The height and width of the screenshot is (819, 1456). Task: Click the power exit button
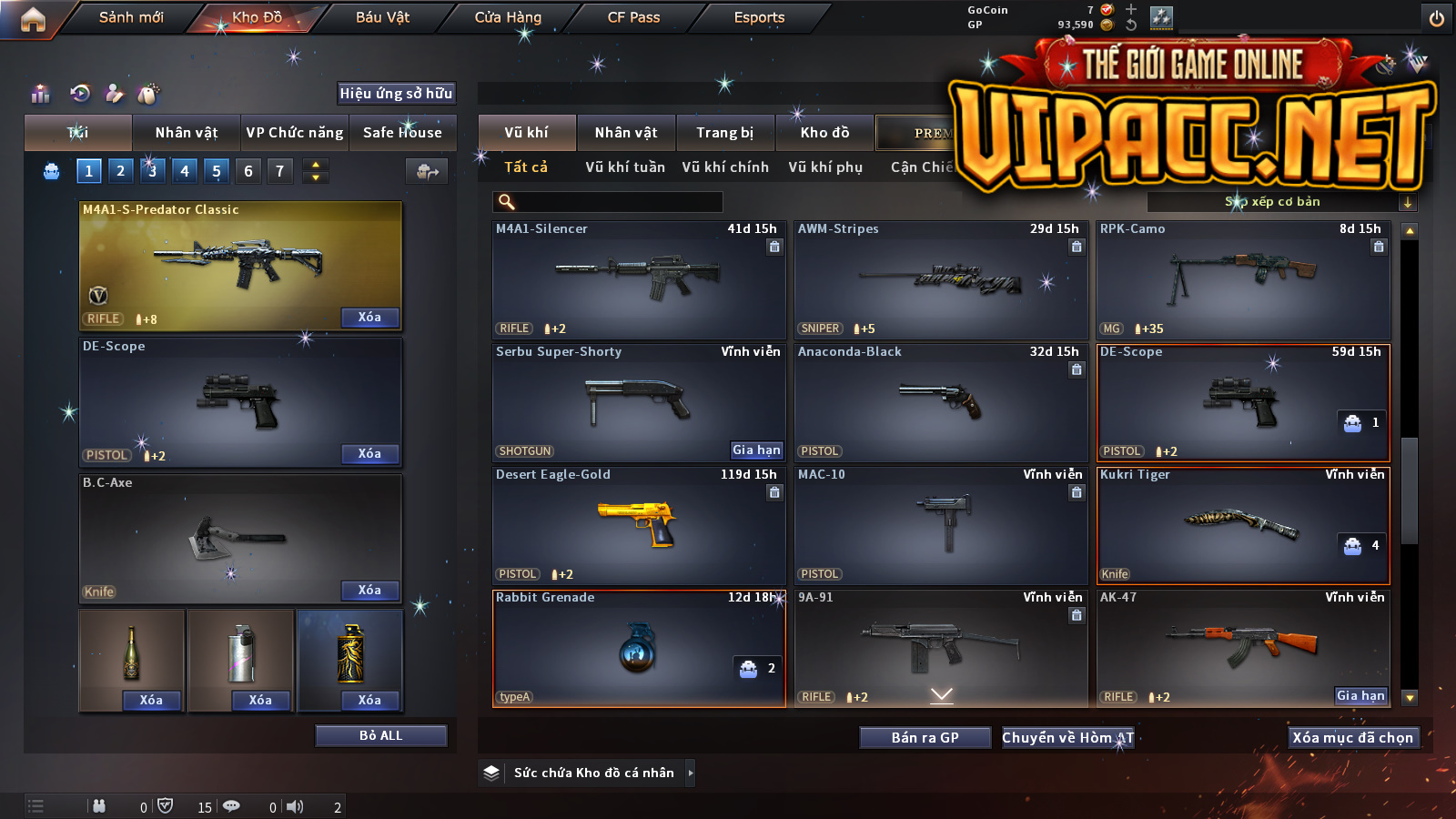1436,18
